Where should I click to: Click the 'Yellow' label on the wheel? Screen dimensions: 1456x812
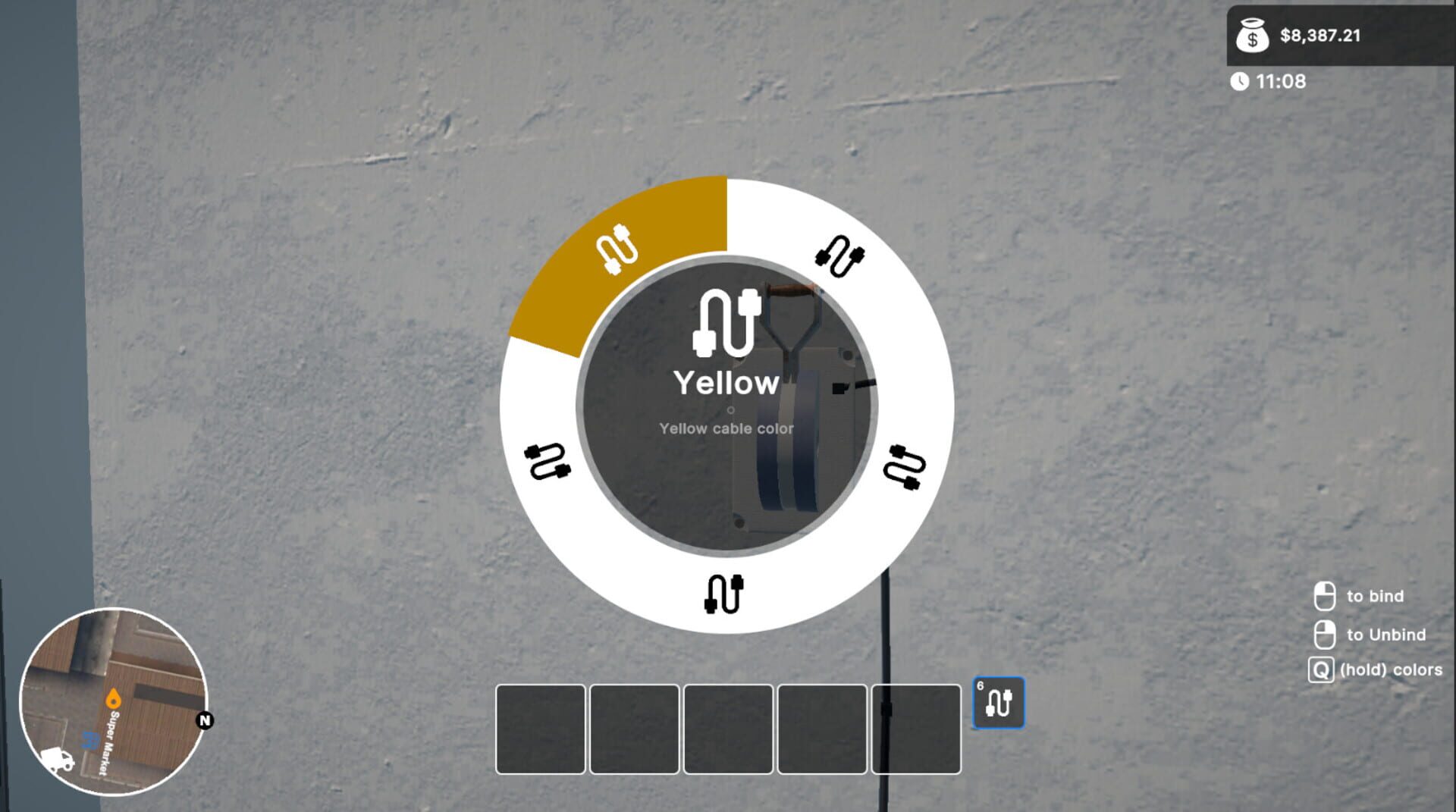point(726,381)
